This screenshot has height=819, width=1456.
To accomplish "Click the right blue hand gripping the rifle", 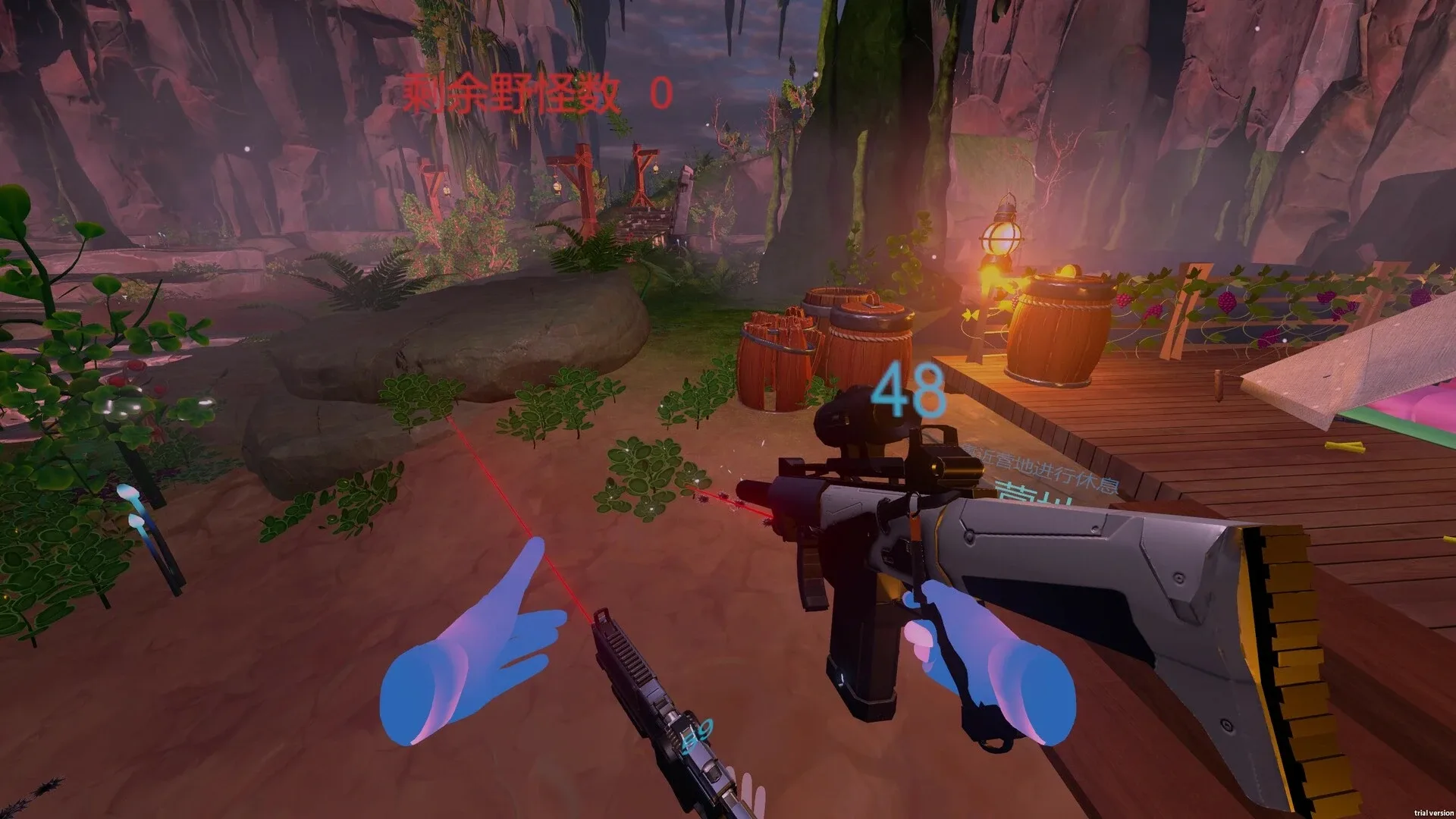I will pos(986,660).
